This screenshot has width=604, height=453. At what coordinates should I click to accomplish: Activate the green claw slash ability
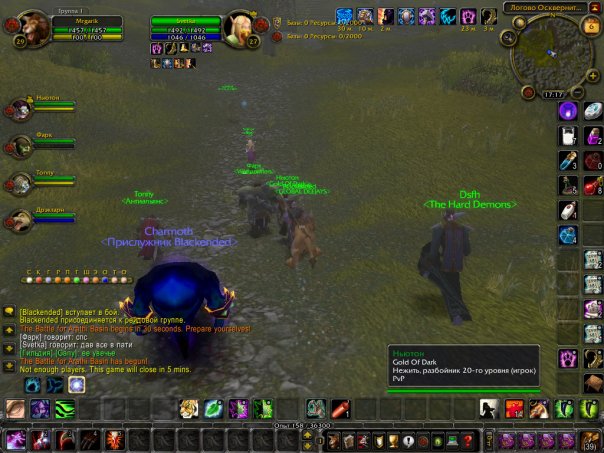pos(64,408)
